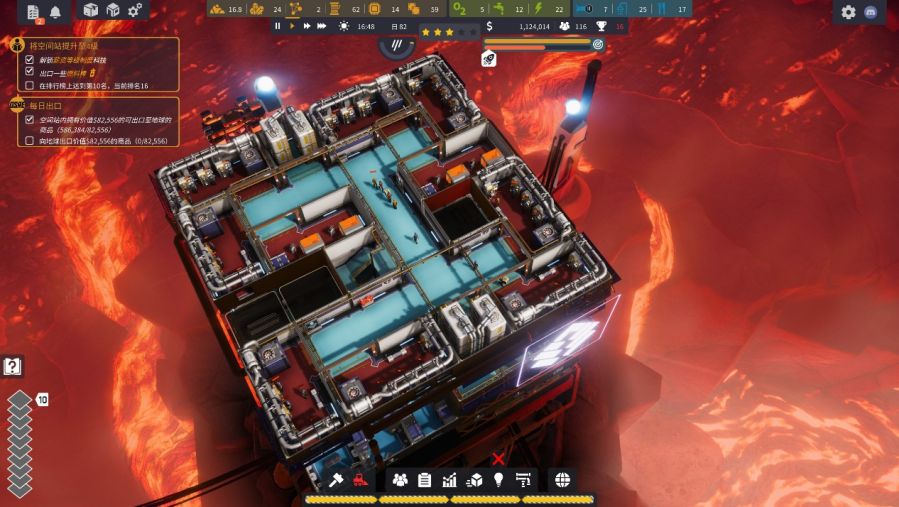Open the lightbulb research panel
This screenshot has height=507, width=899.
coord(498,480)
